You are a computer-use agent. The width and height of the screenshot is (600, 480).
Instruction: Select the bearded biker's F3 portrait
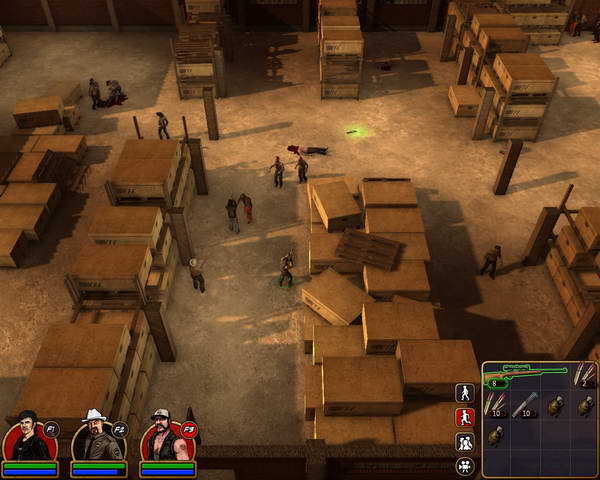pyautogui.click(x=164, y=438)
